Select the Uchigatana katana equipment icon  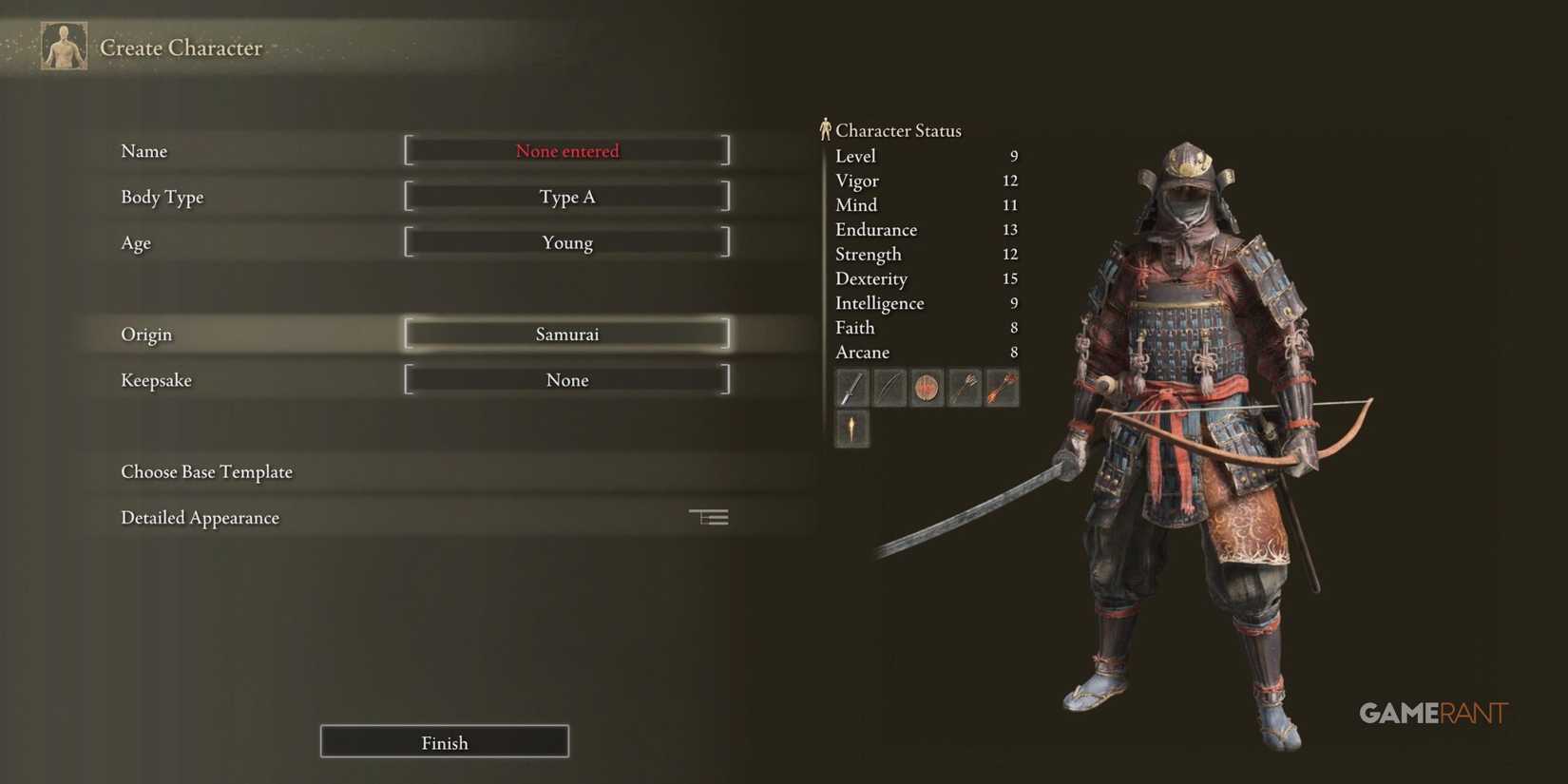(851, 388)
